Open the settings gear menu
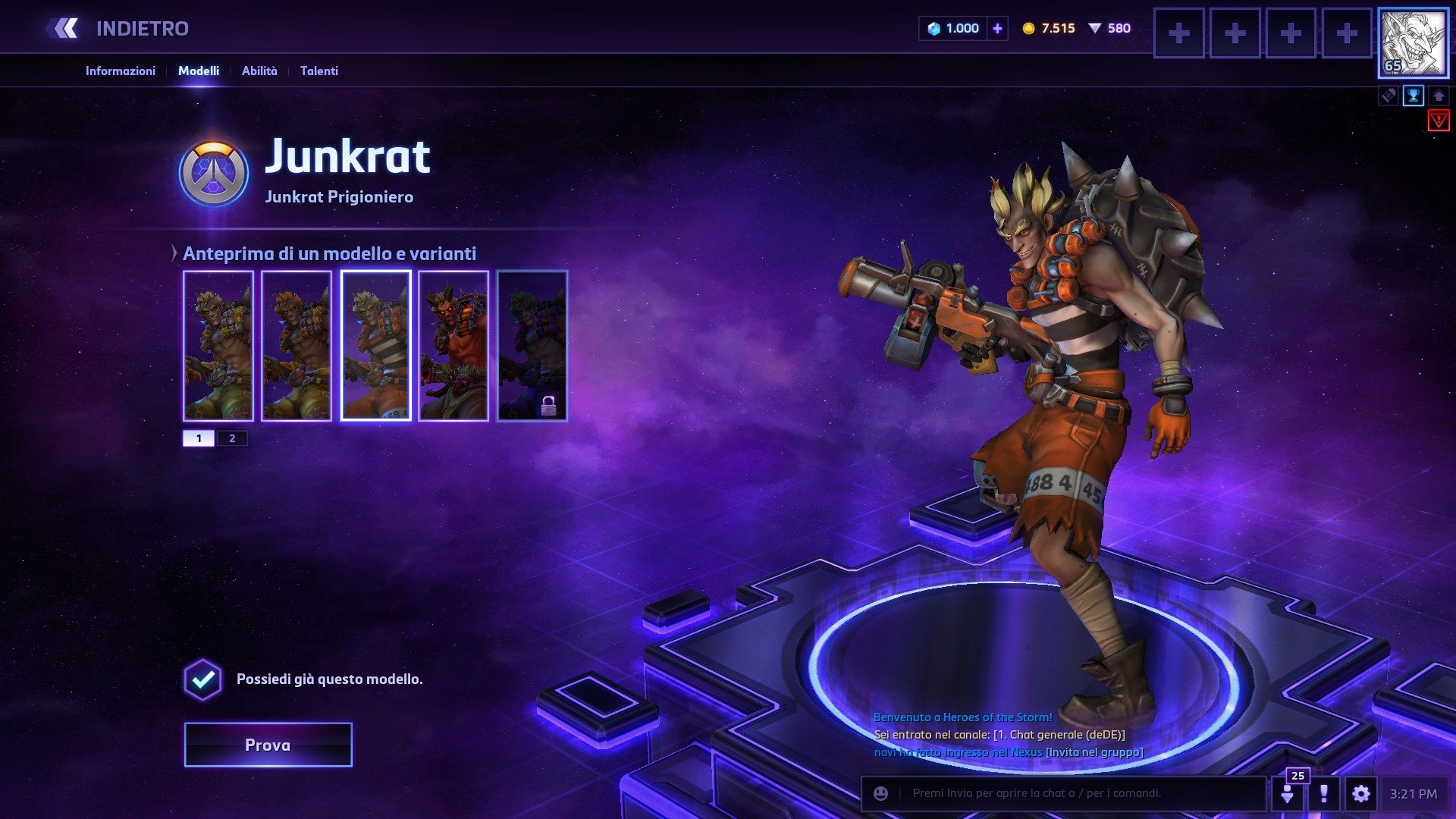This screenshot has height=819, width=1456. point(1360,793)
